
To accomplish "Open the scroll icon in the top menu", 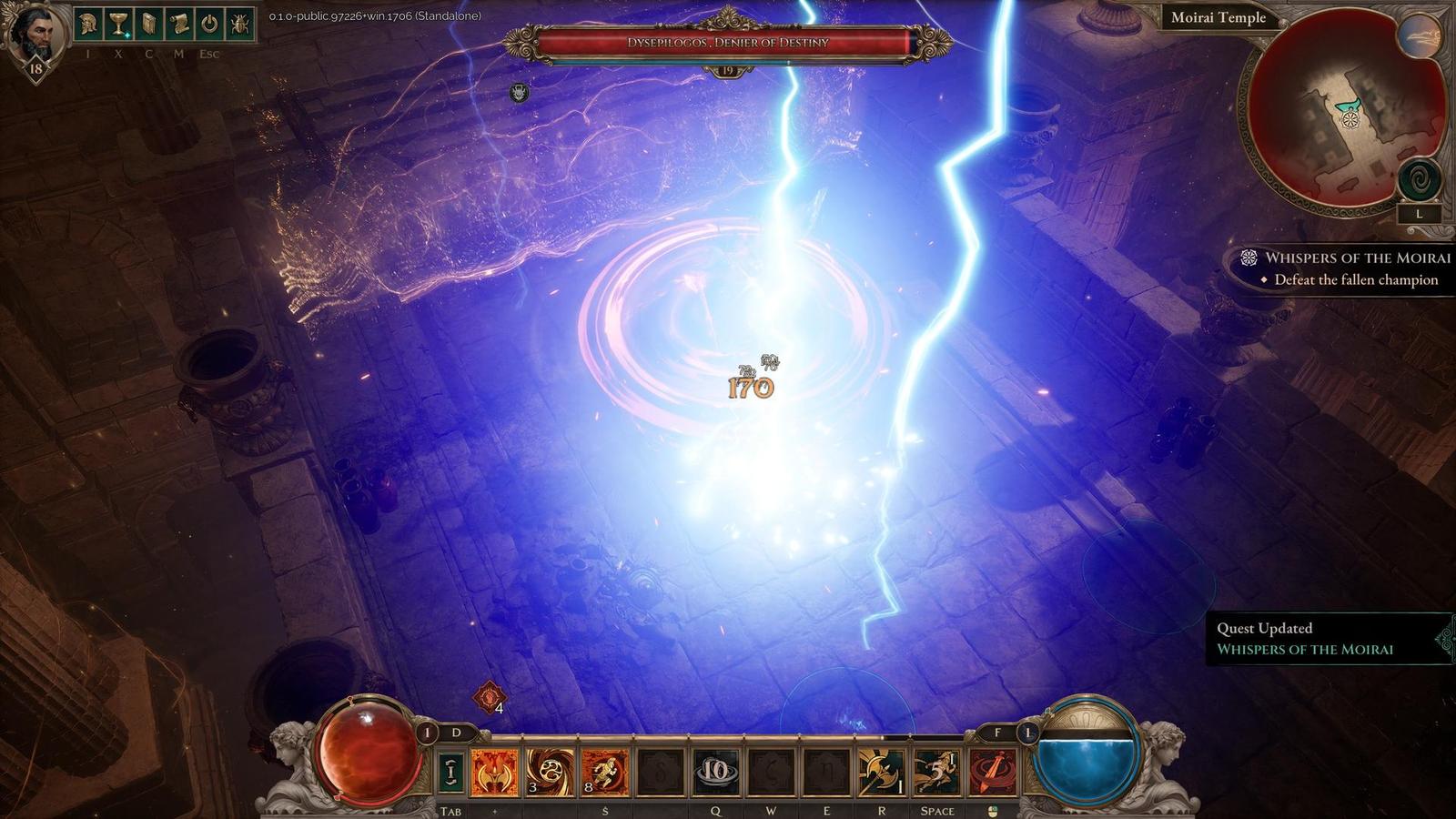I will coord(179,25).
